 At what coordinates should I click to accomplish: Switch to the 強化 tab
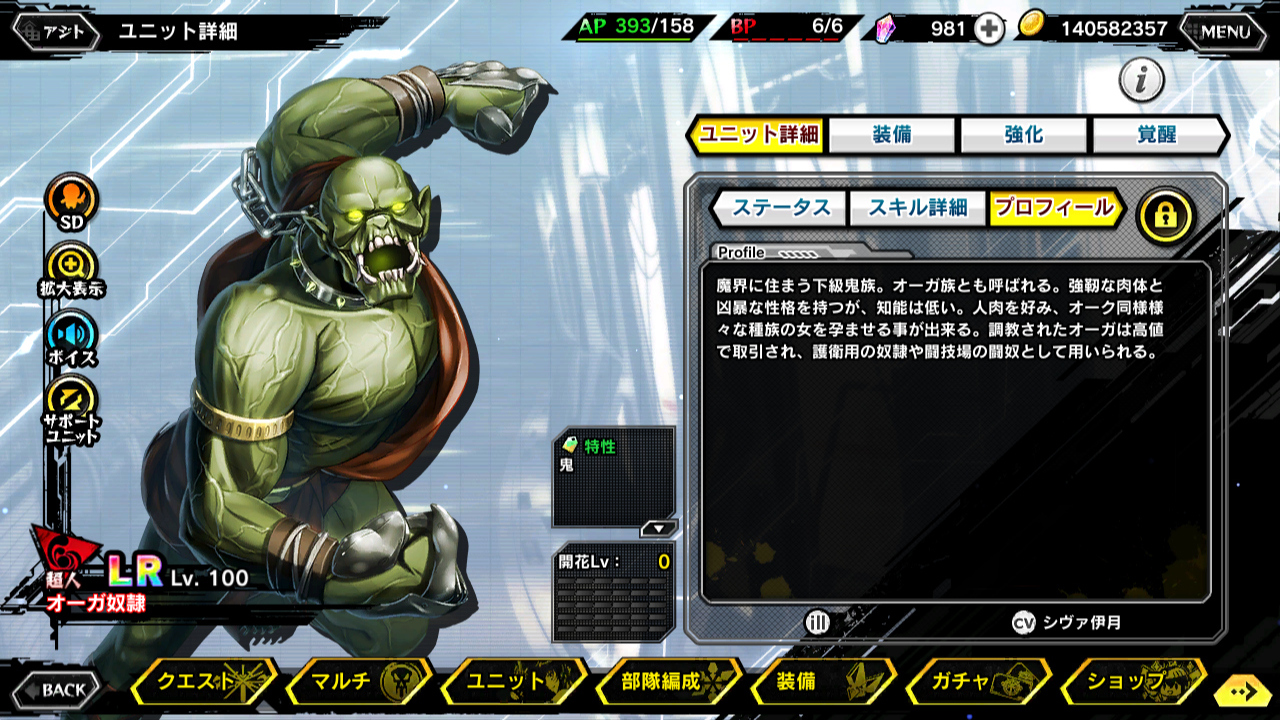pos(1024,135)
